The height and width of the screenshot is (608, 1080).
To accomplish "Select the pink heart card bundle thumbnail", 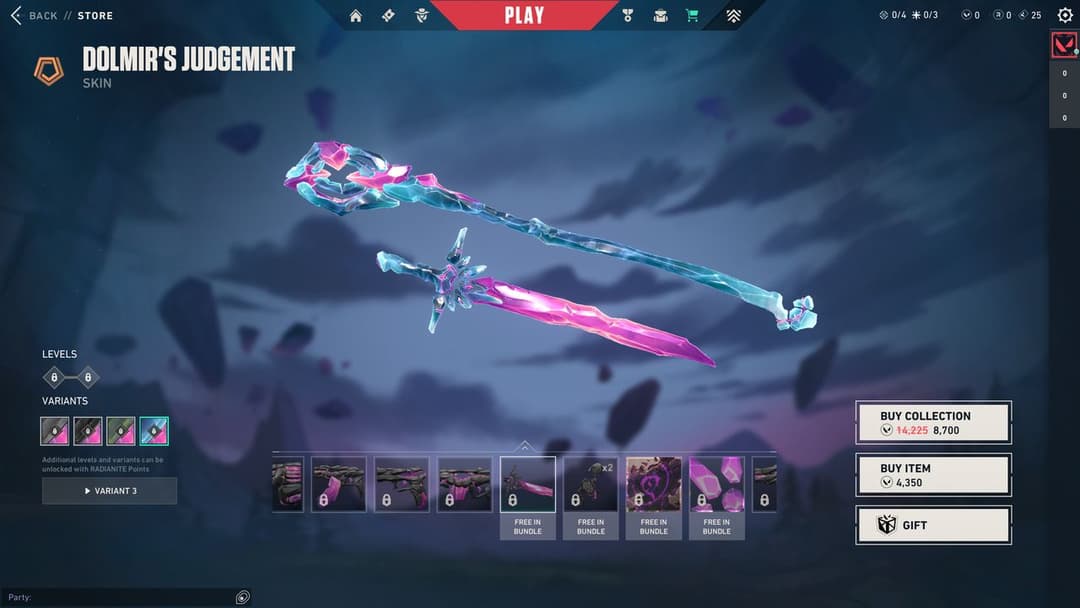I will point(654,485).
